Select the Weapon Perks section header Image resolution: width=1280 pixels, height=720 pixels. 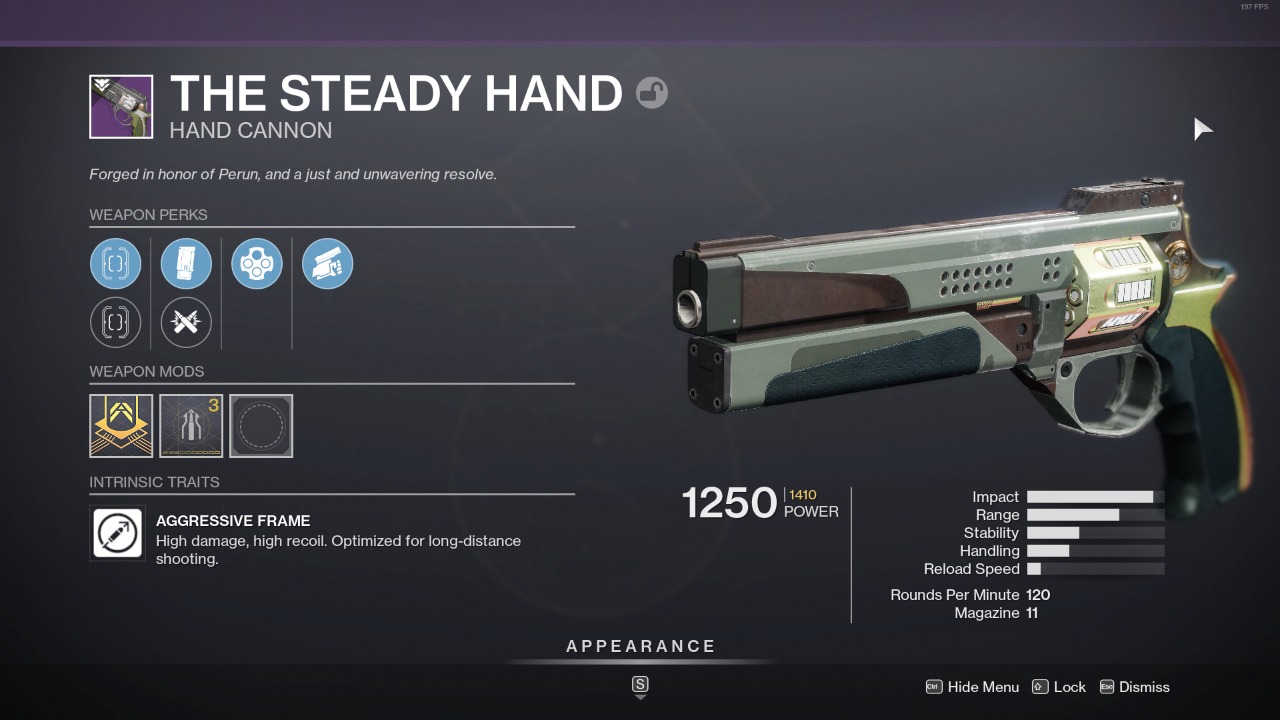click(x=148, y=215)
